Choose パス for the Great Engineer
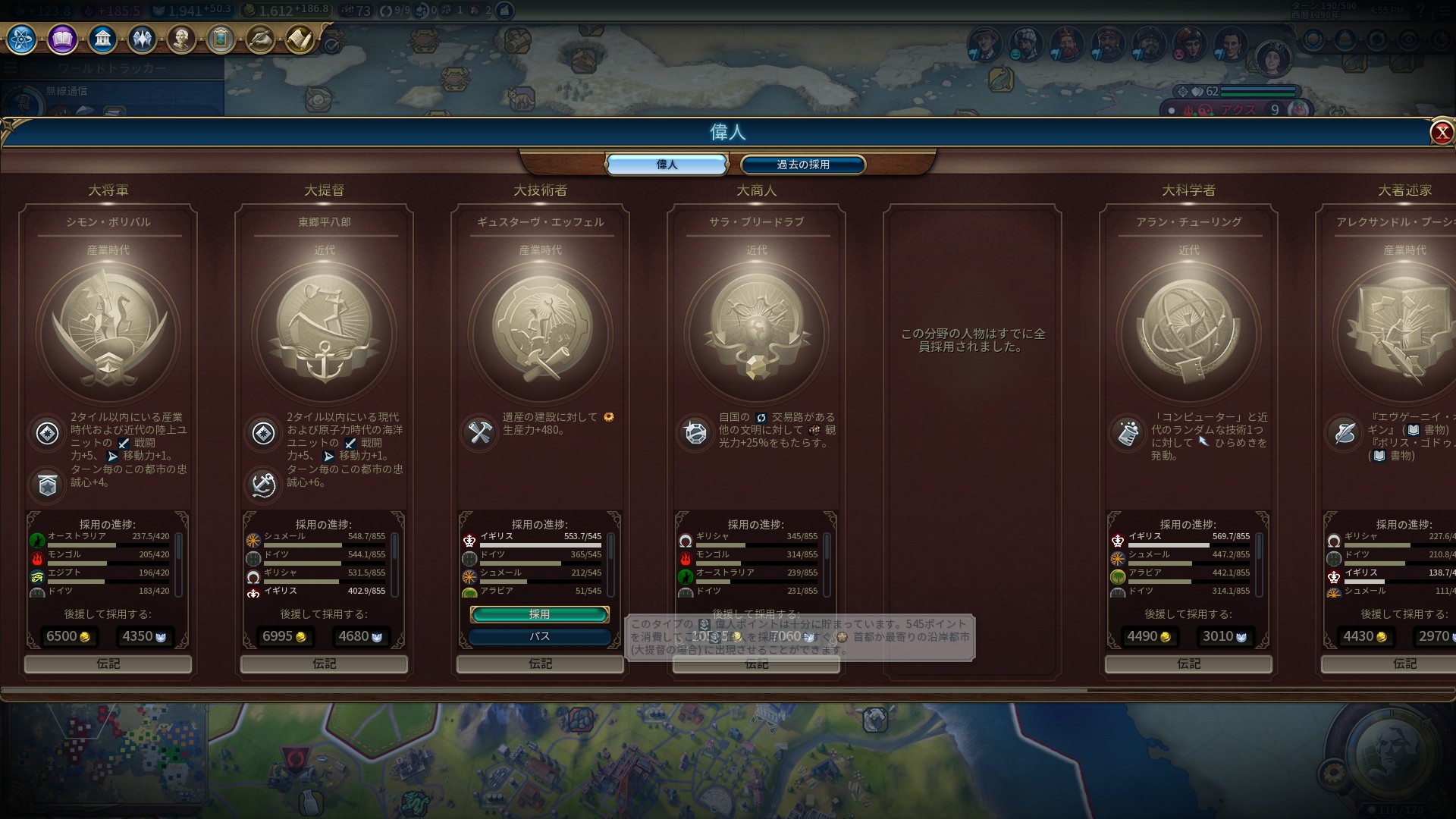1456x819 pixels. [x=539, y=636]
